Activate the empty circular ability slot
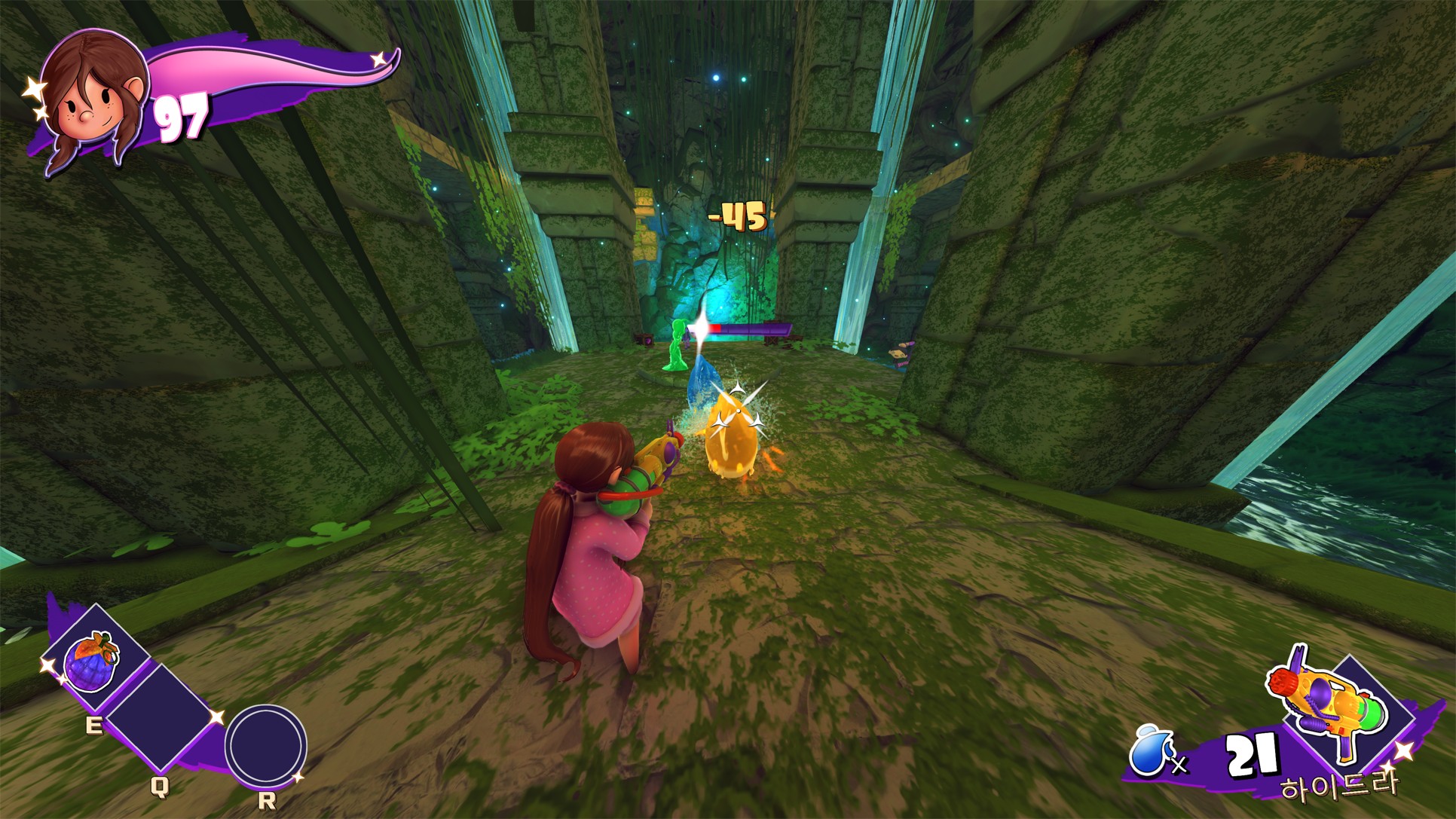 pos(265,746)
